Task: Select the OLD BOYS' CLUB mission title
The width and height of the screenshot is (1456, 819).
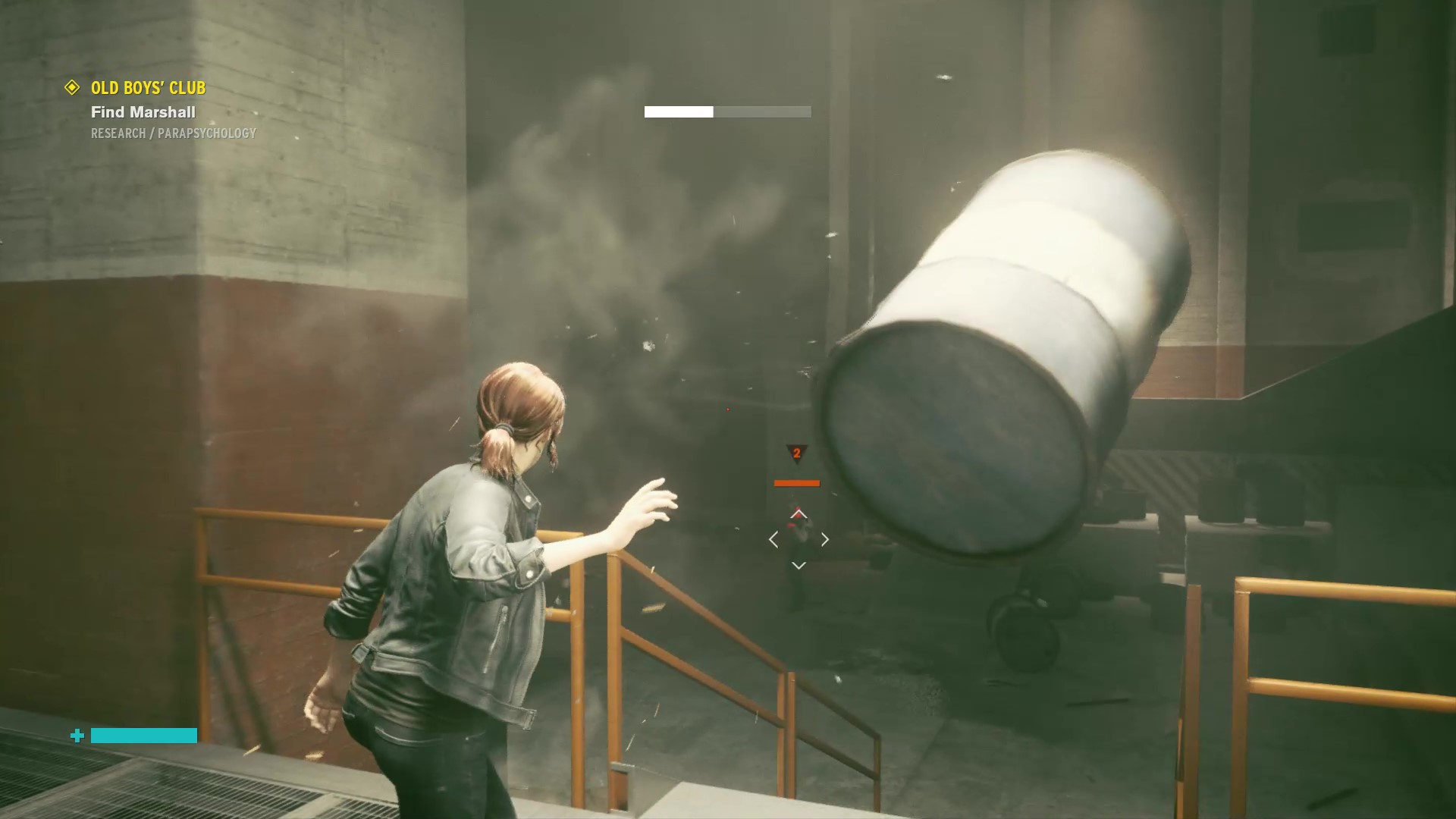Action: (x=148, y=88)
